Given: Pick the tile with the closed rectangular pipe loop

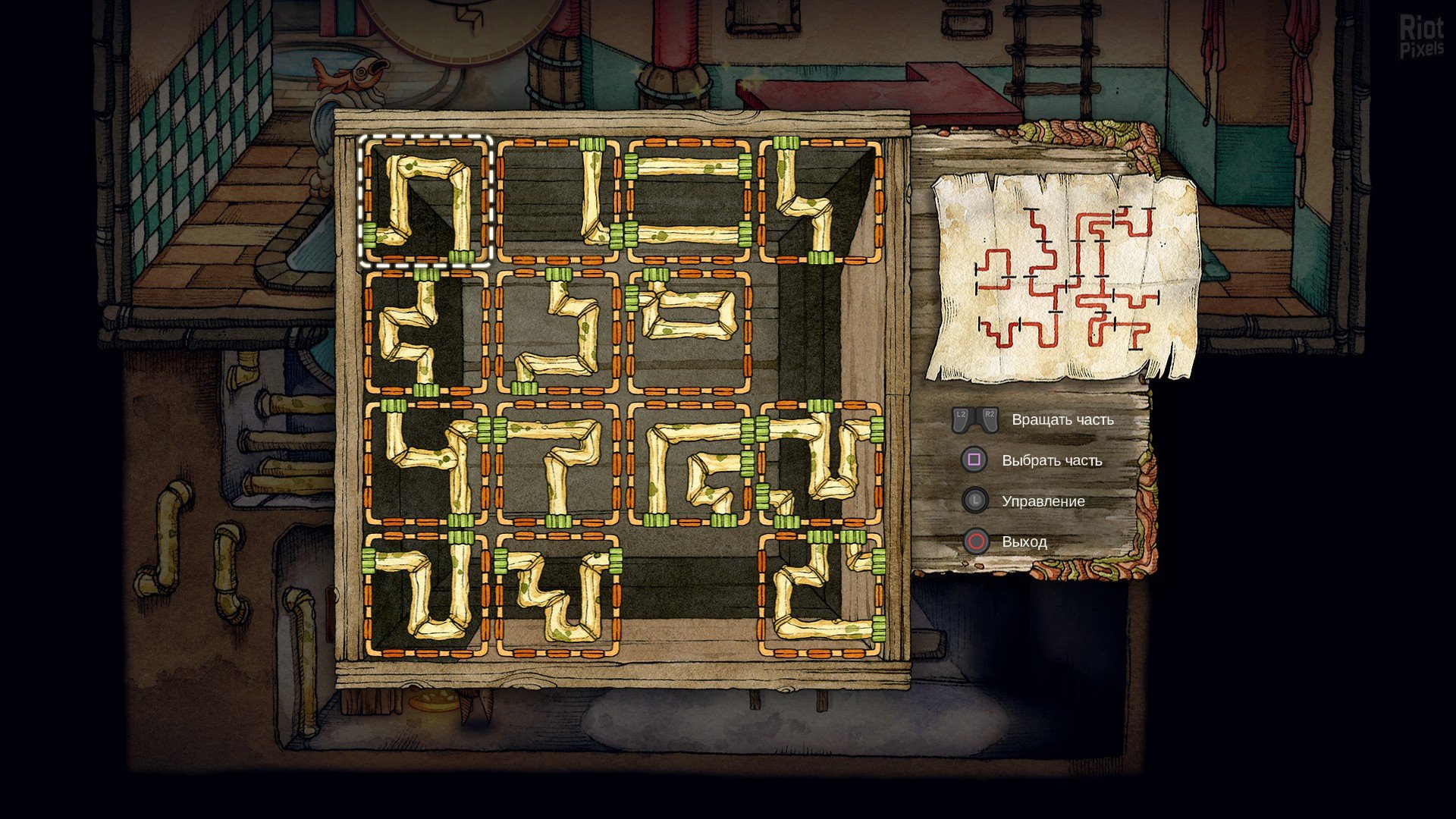Looking at the screenshot, I should 689,331.
